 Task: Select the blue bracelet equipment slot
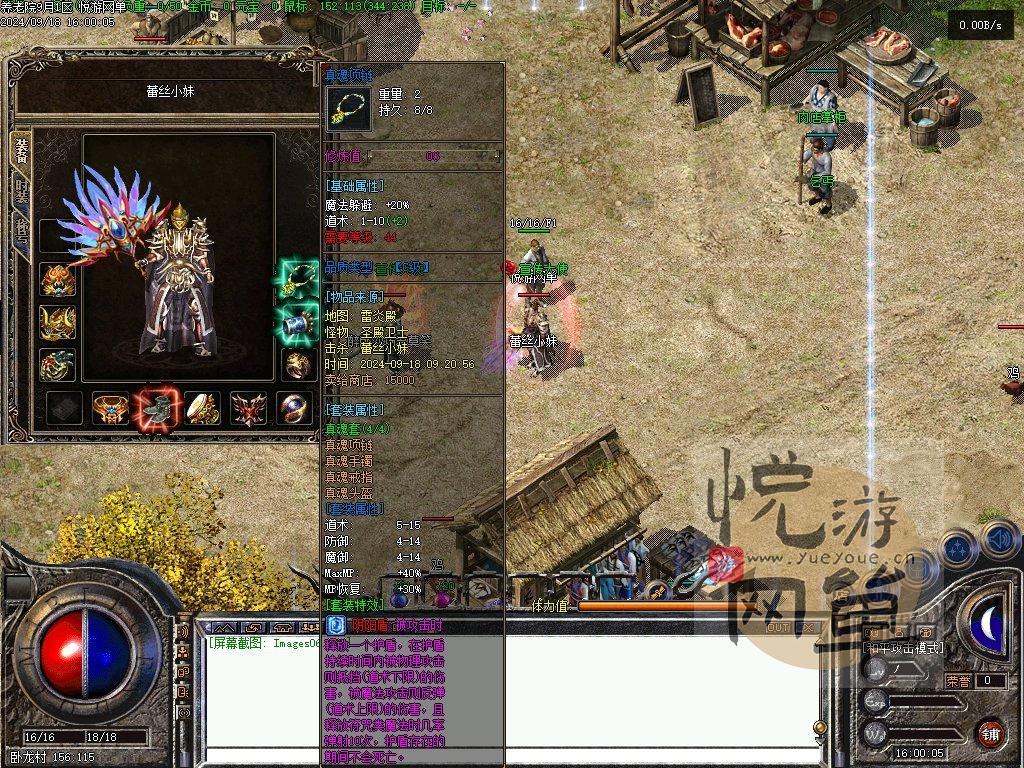[296, 322]
